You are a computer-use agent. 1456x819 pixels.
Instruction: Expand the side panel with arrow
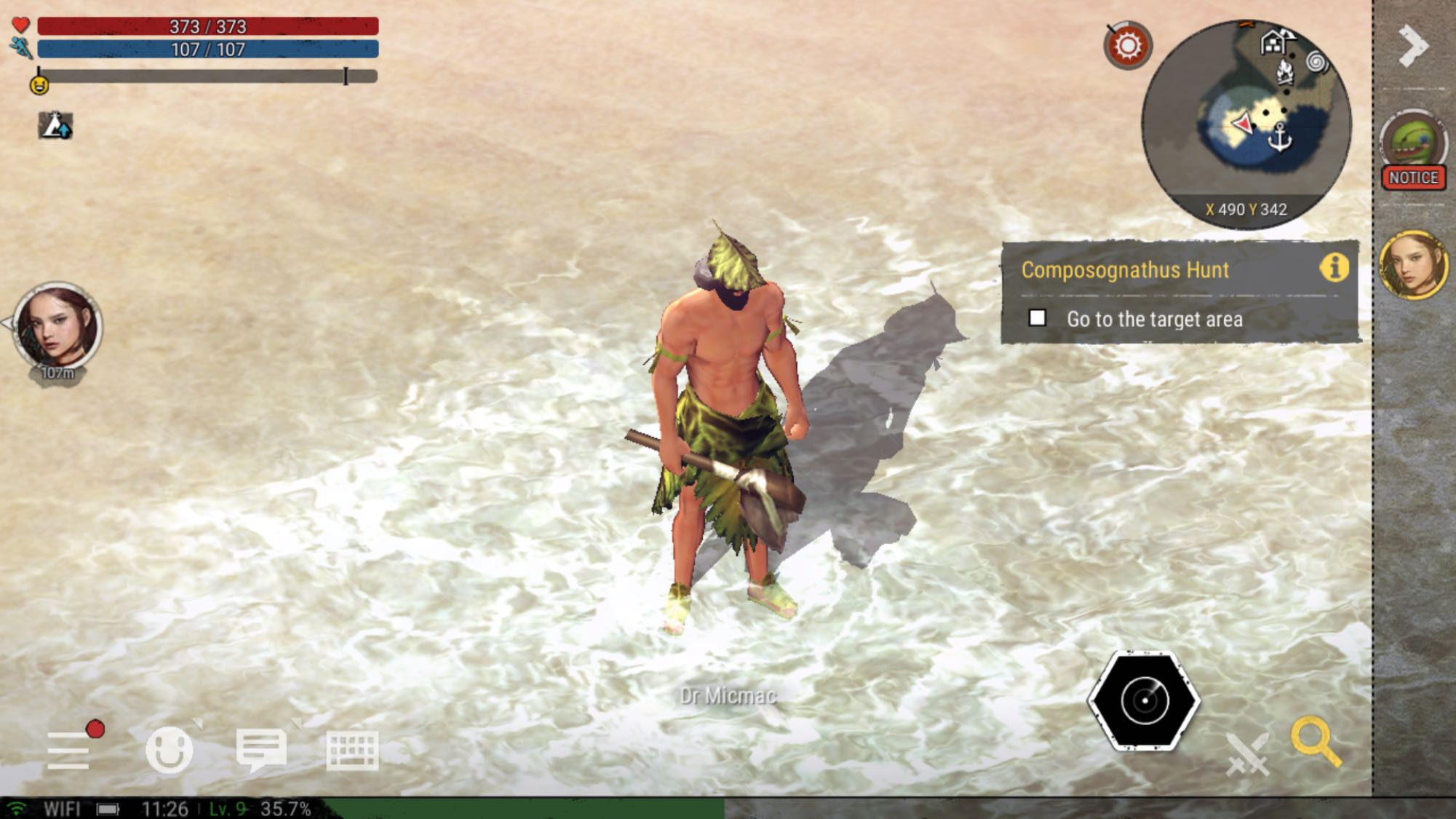point(1413,46)
